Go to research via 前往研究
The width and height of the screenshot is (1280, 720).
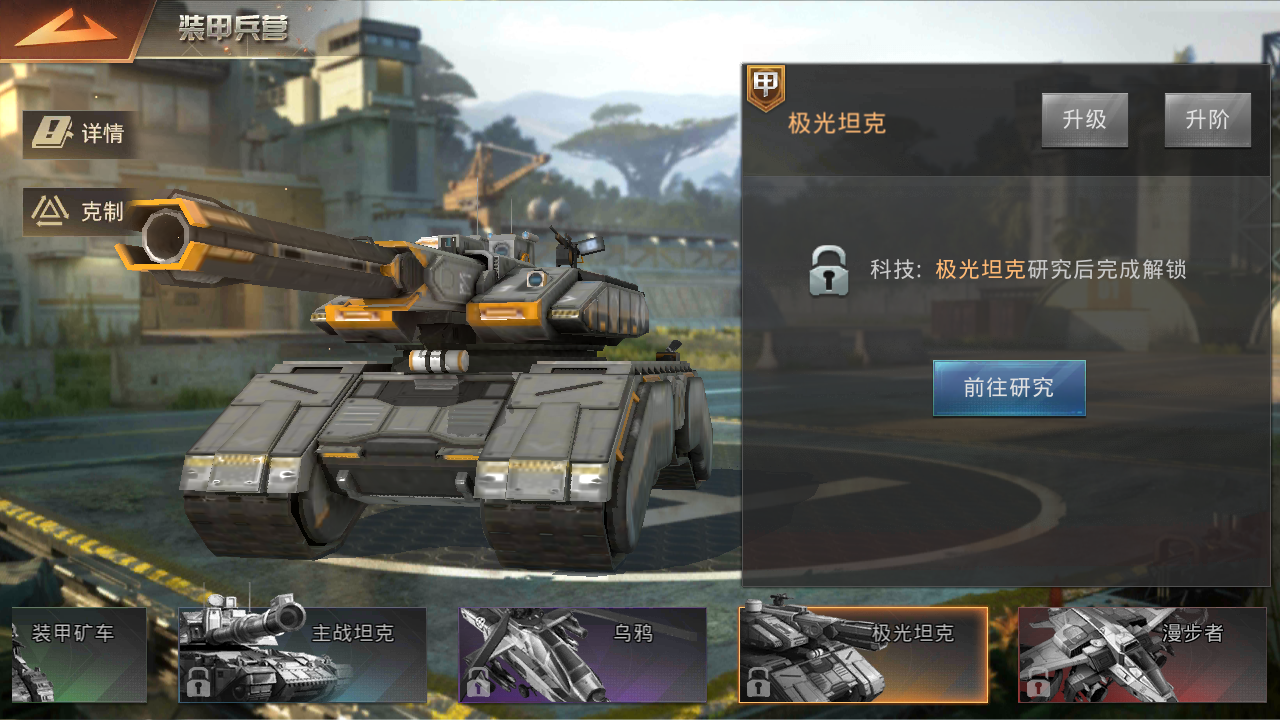1008,388
